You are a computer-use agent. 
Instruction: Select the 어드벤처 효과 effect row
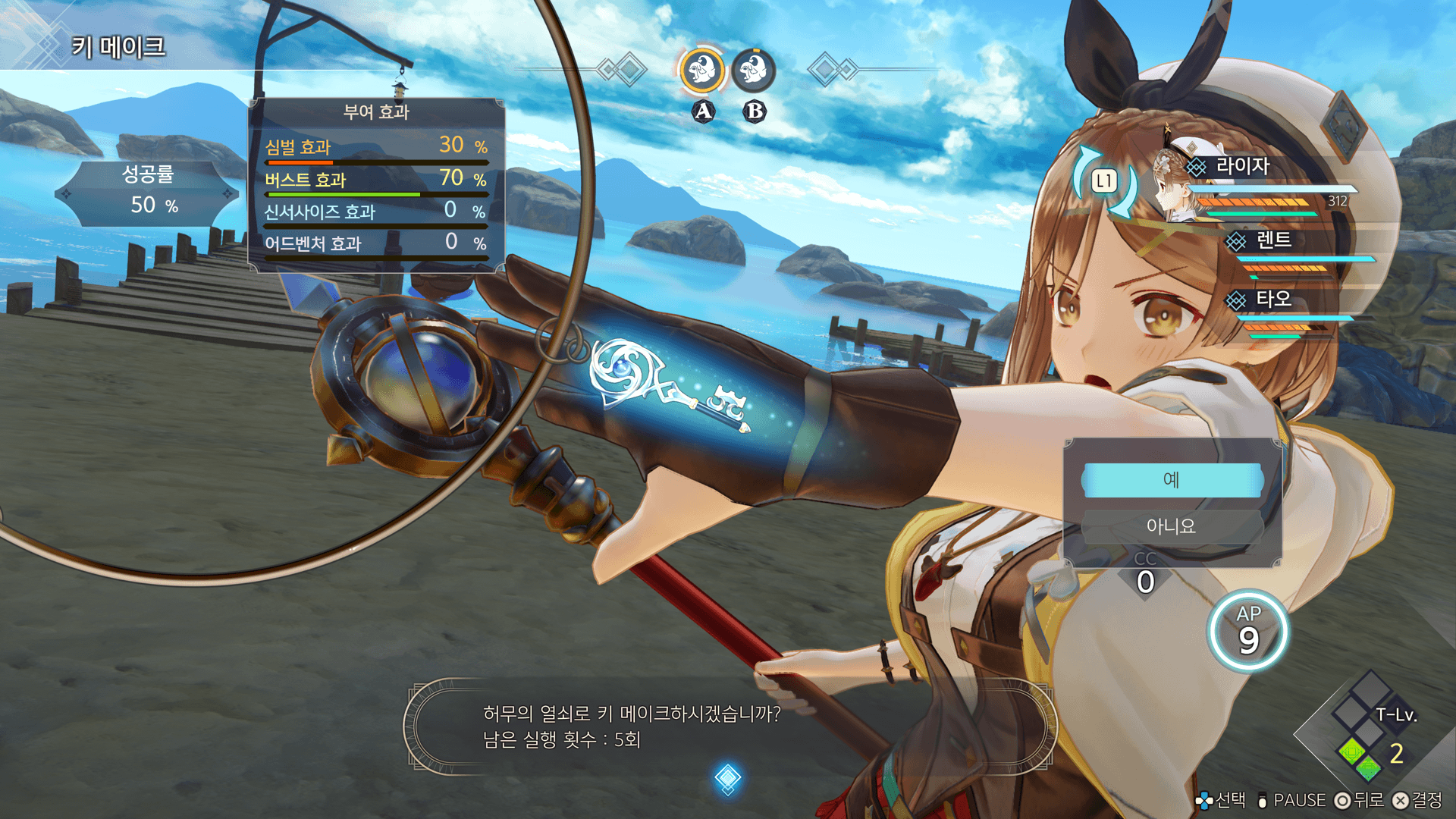coord(376,244)
